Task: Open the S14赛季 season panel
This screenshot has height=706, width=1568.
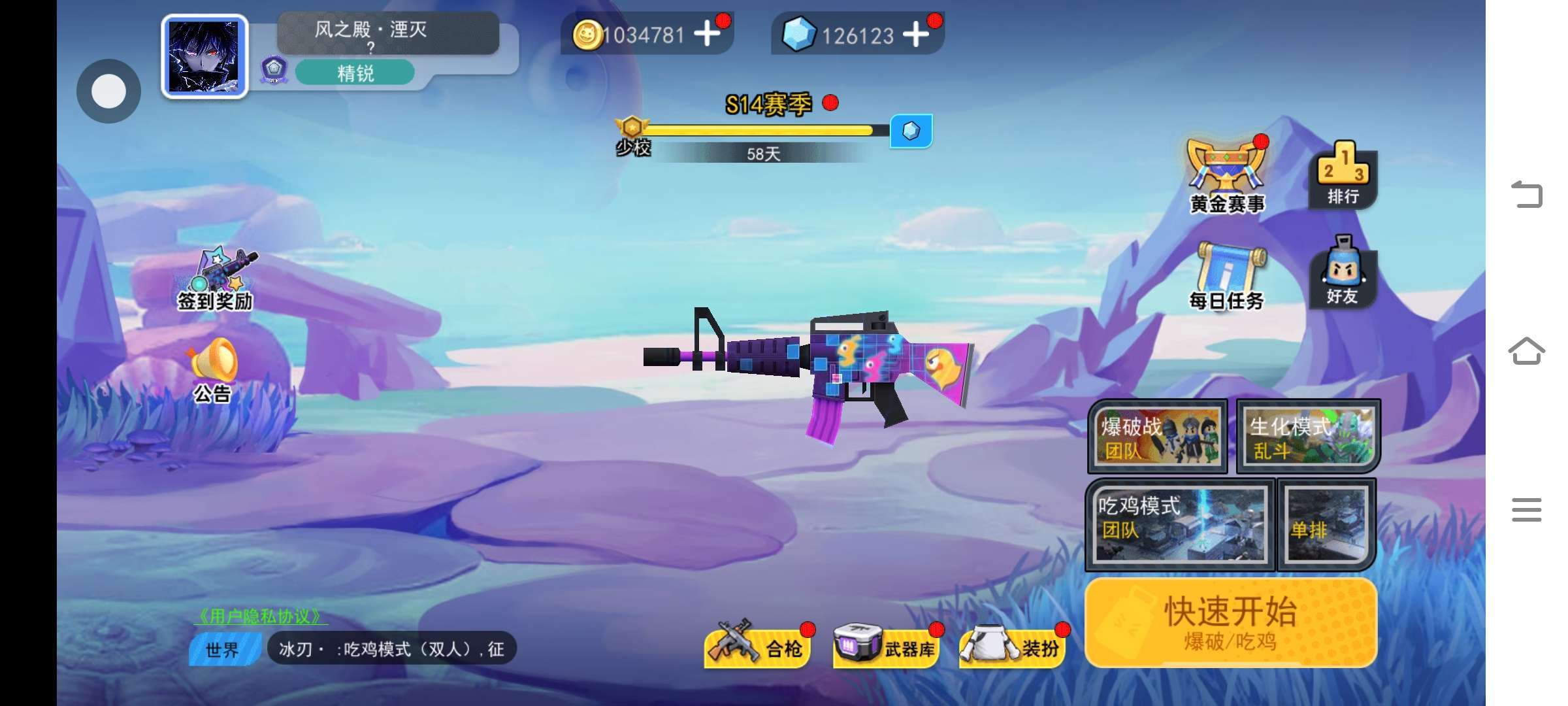Action: pos(768,105)
